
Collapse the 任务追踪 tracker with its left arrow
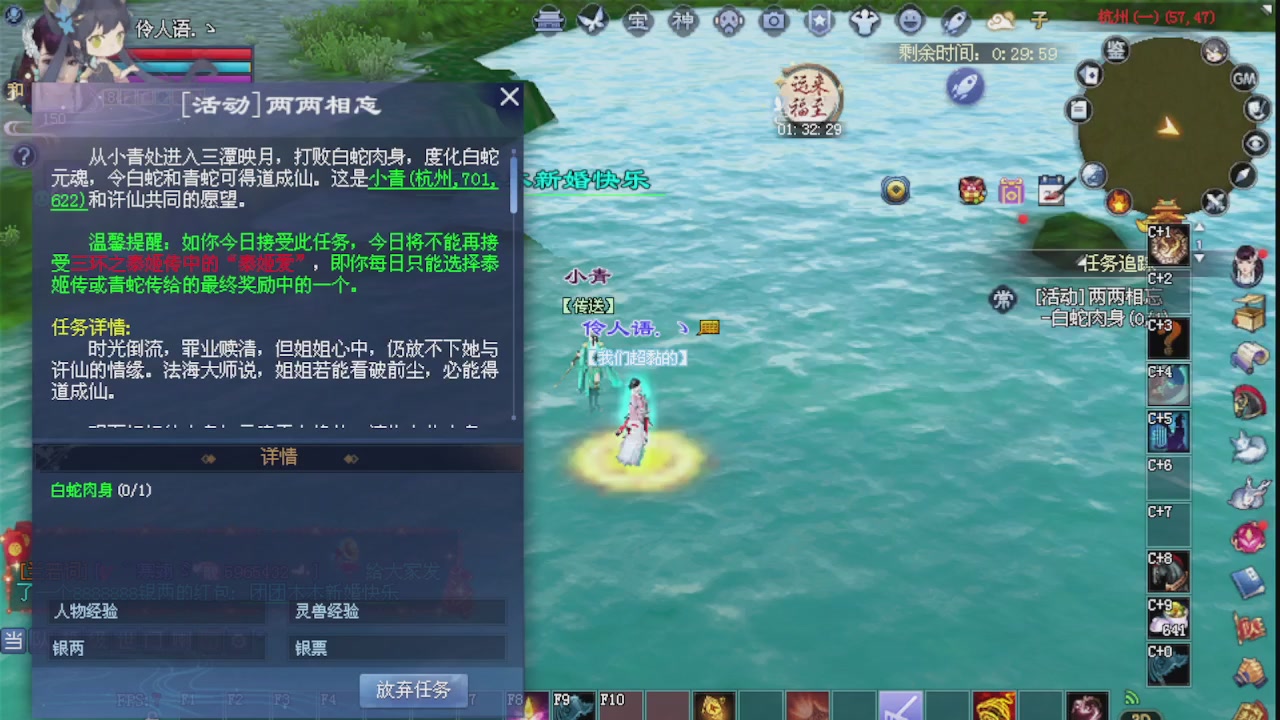tap(1082, 260)
